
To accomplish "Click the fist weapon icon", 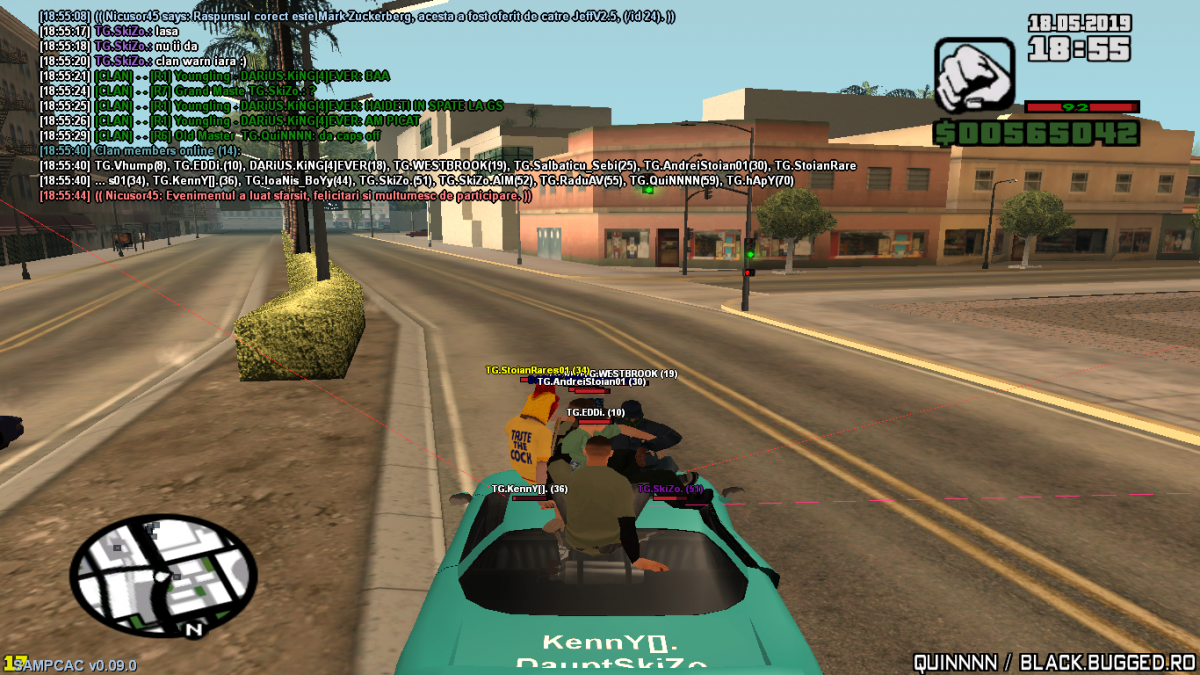I will [974, 74].
